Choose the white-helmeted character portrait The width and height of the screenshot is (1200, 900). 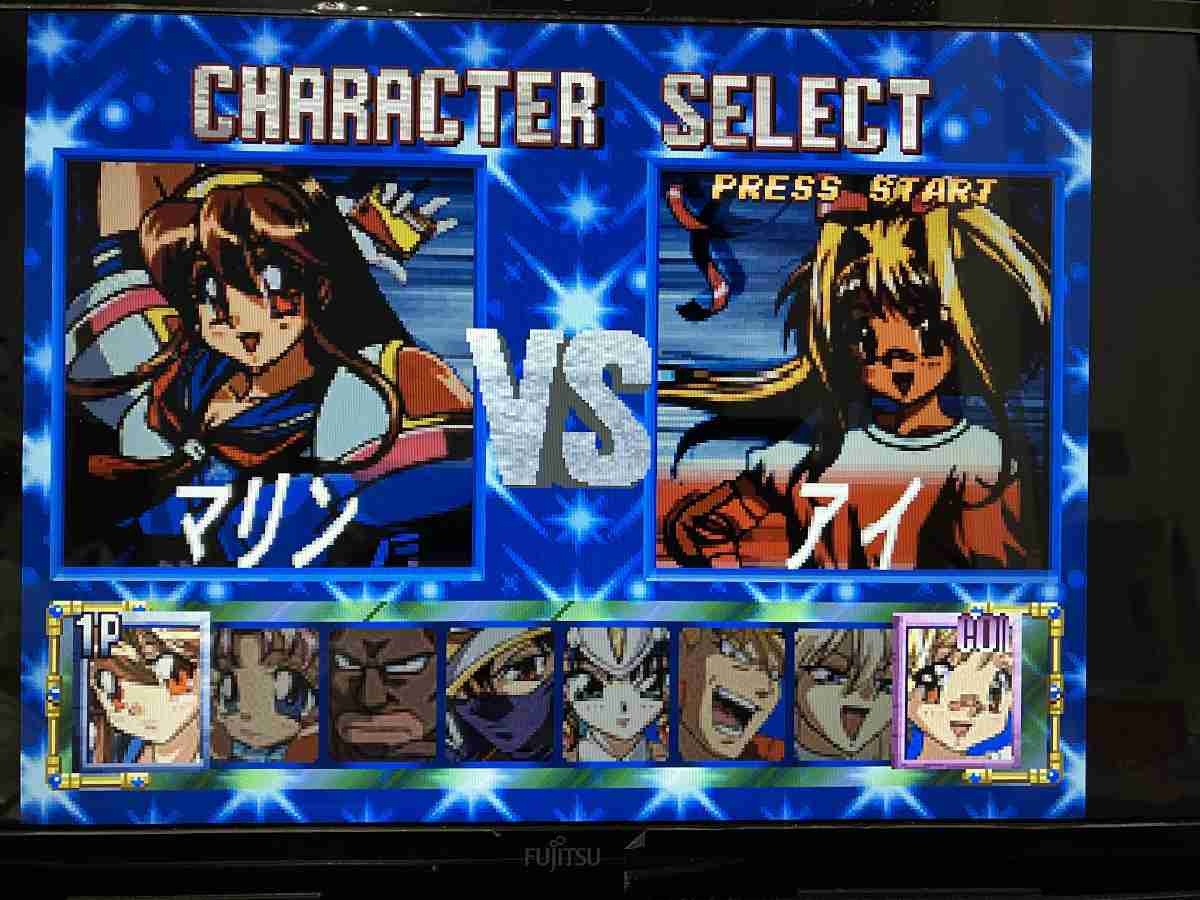[615, 694]
